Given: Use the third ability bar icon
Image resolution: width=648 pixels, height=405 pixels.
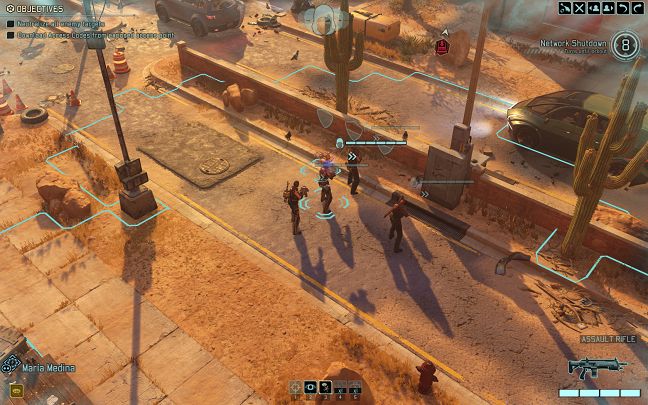Looking at the screenshot, I should [x=326, y=387].
